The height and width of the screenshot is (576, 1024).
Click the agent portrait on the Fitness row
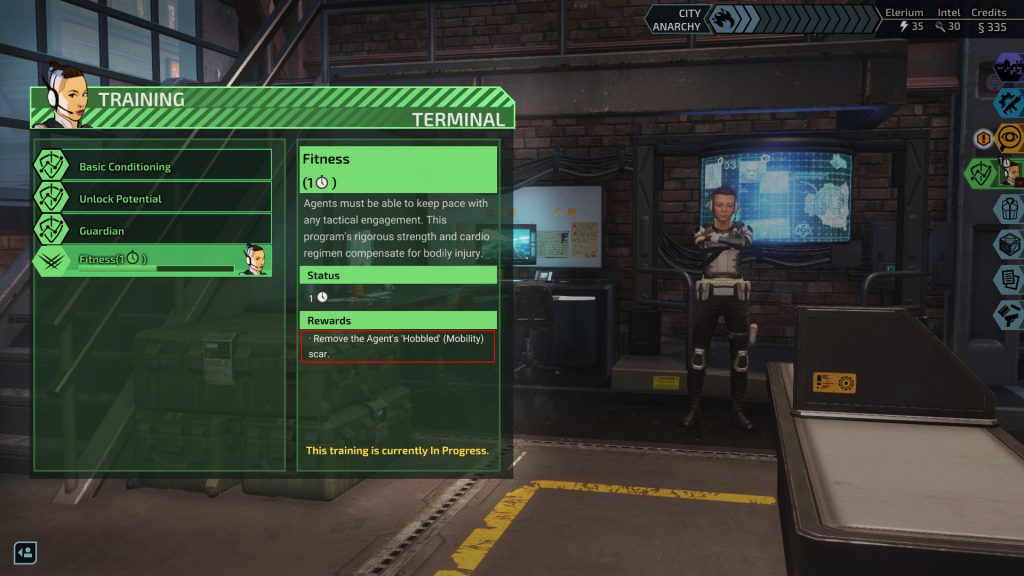[254, 260]
